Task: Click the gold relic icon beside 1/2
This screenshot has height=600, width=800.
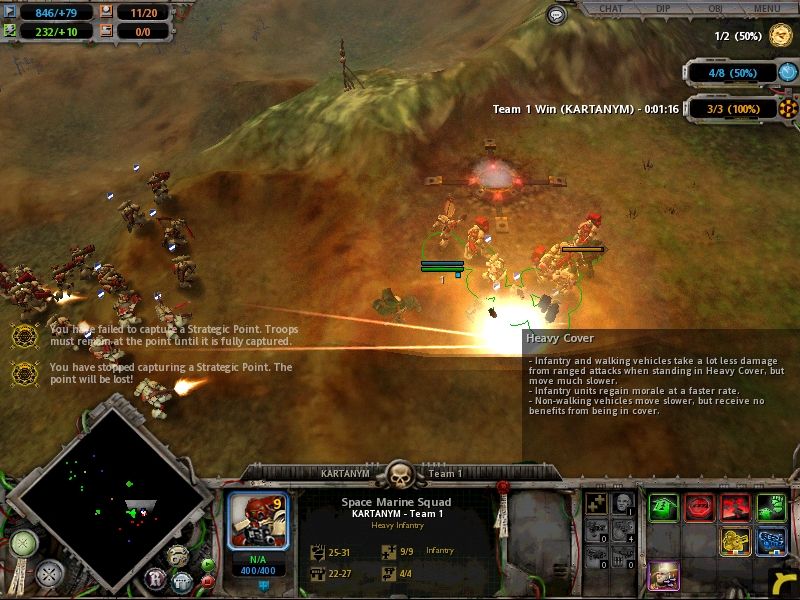Action: pos(780,36)
